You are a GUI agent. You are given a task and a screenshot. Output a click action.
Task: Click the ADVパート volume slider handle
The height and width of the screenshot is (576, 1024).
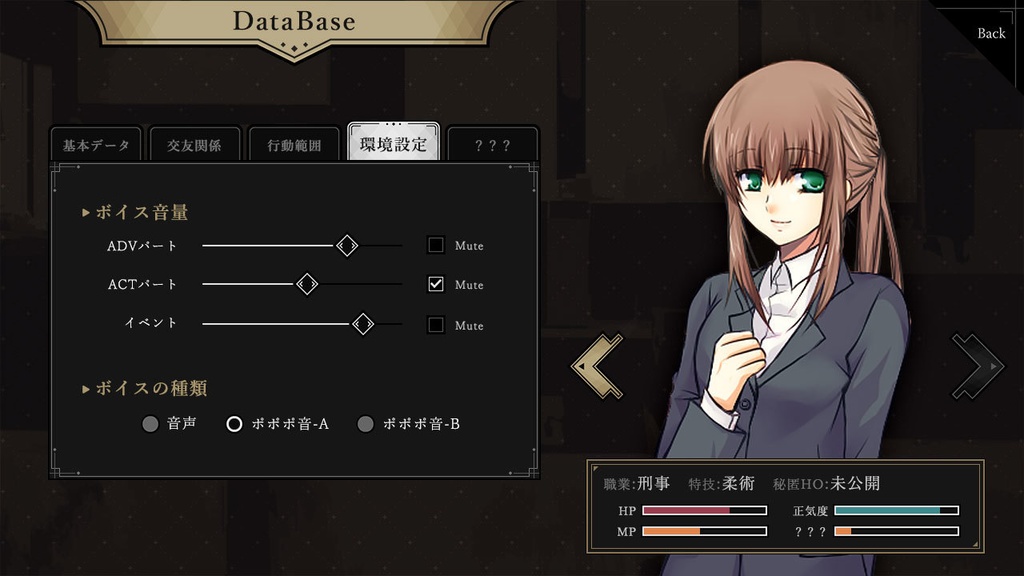[x=347, y=245]
